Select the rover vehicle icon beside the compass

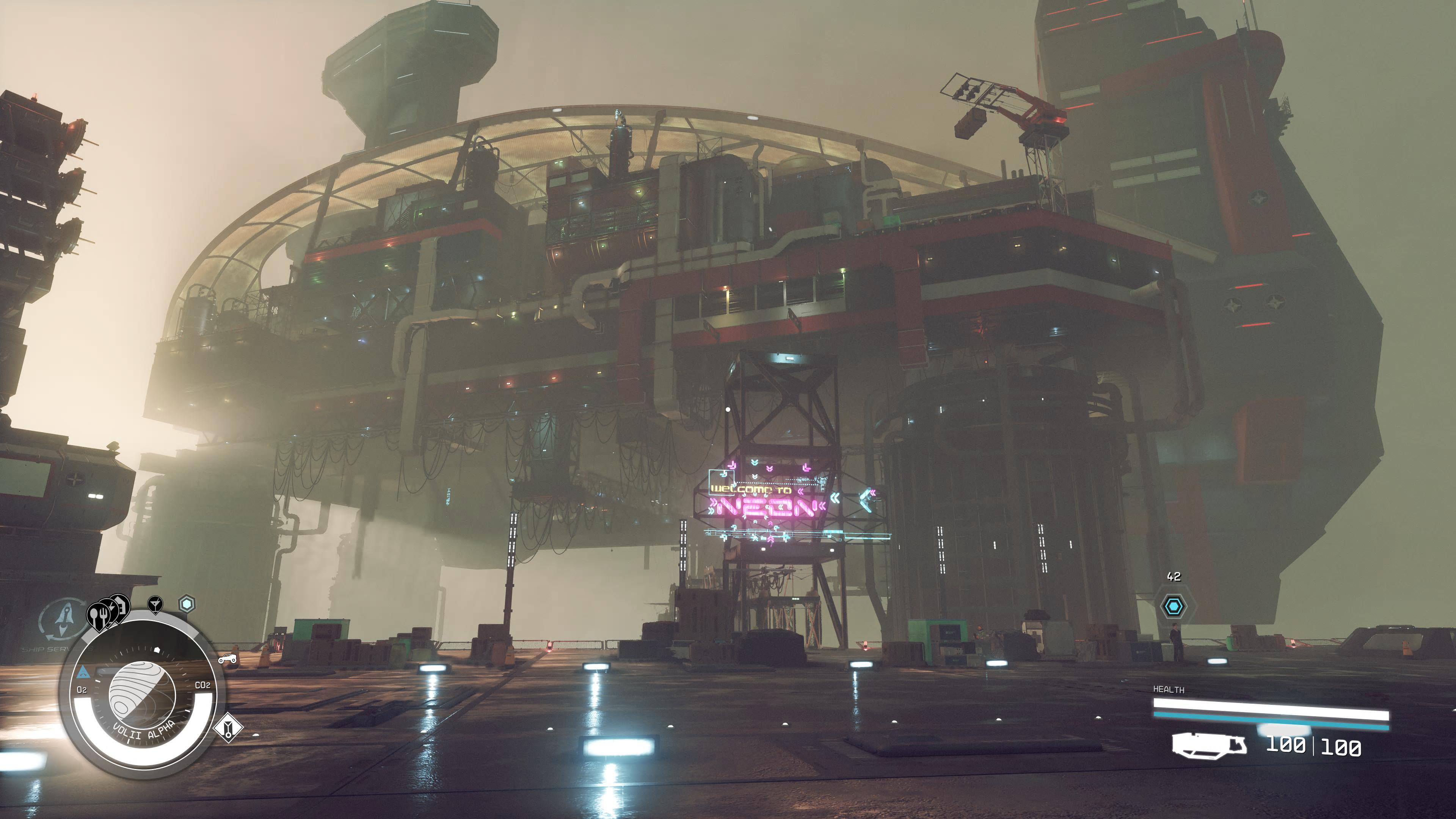coord(227,659)
